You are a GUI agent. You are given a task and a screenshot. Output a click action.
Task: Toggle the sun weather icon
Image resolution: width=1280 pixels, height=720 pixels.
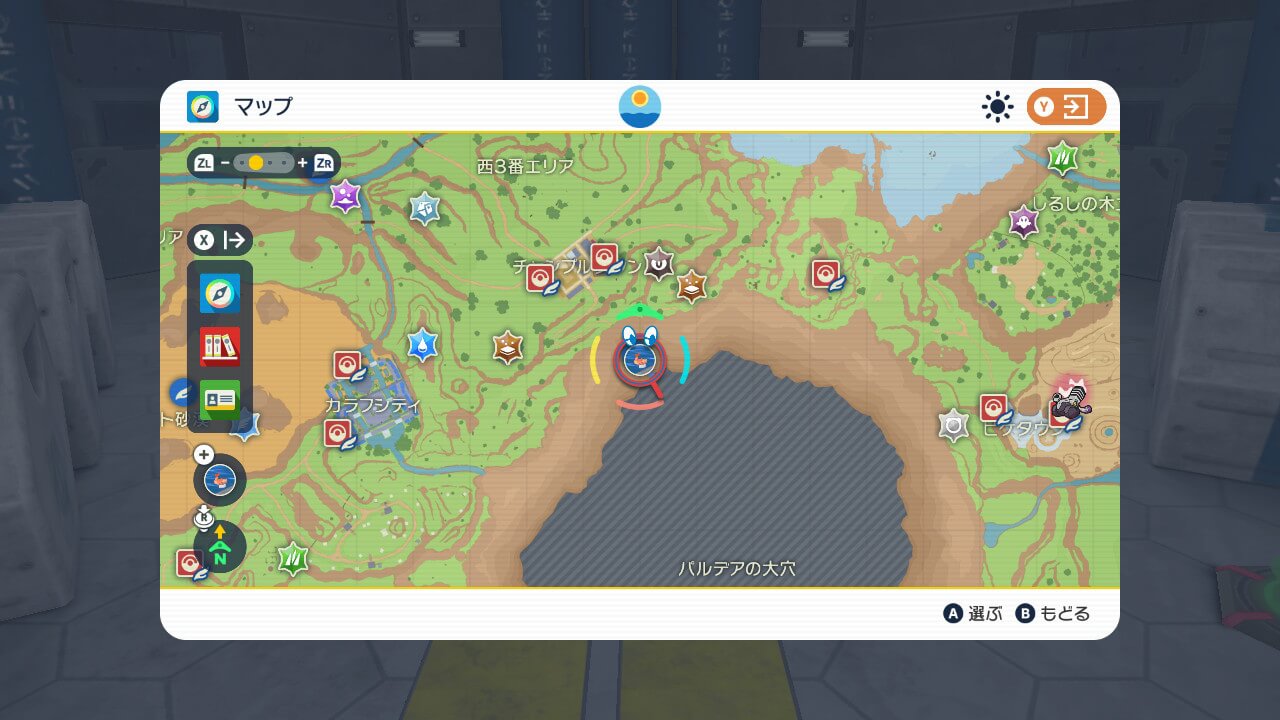[997, 107]
